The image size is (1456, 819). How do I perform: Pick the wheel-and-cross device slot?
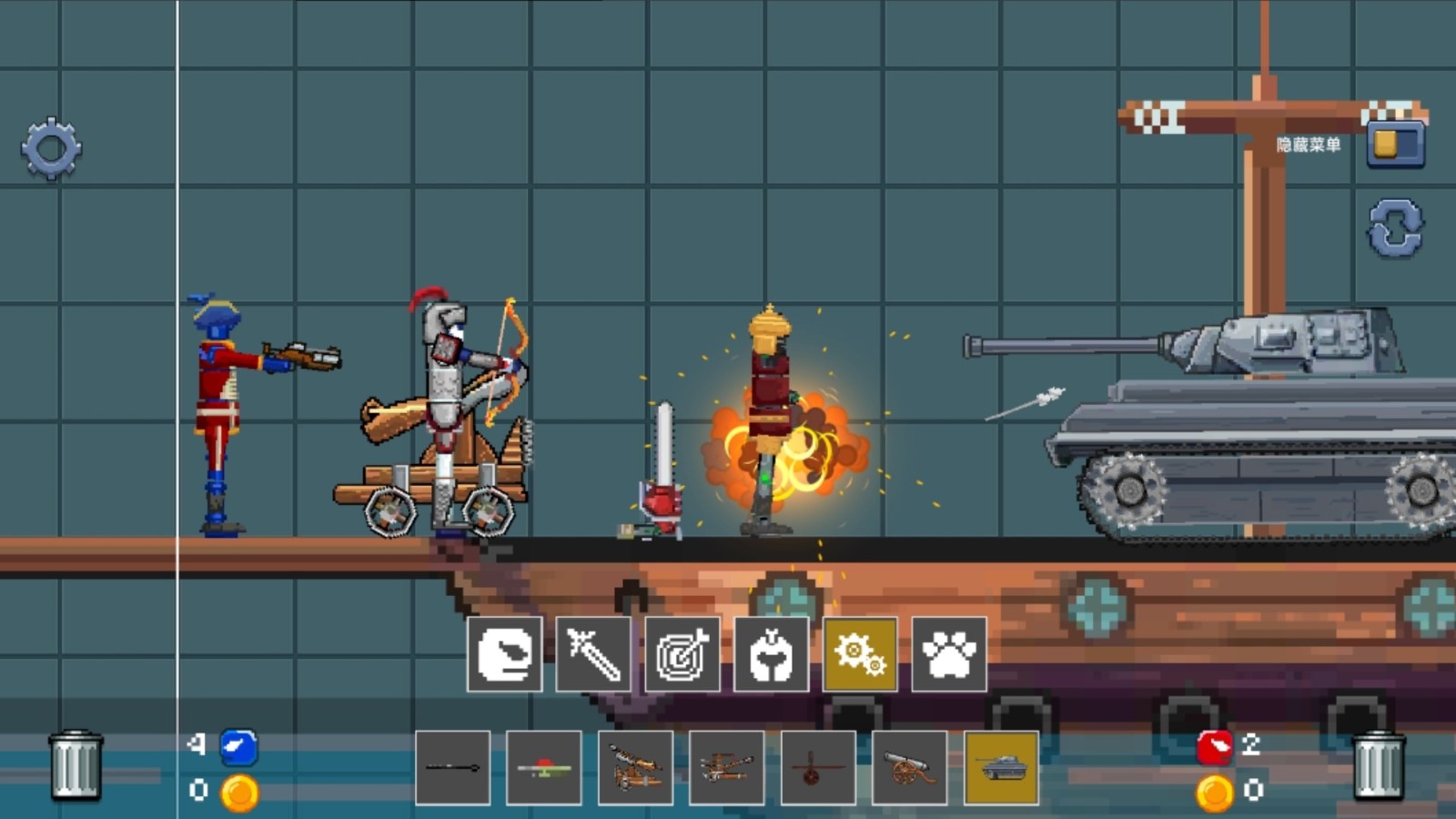tap(818, 768)
